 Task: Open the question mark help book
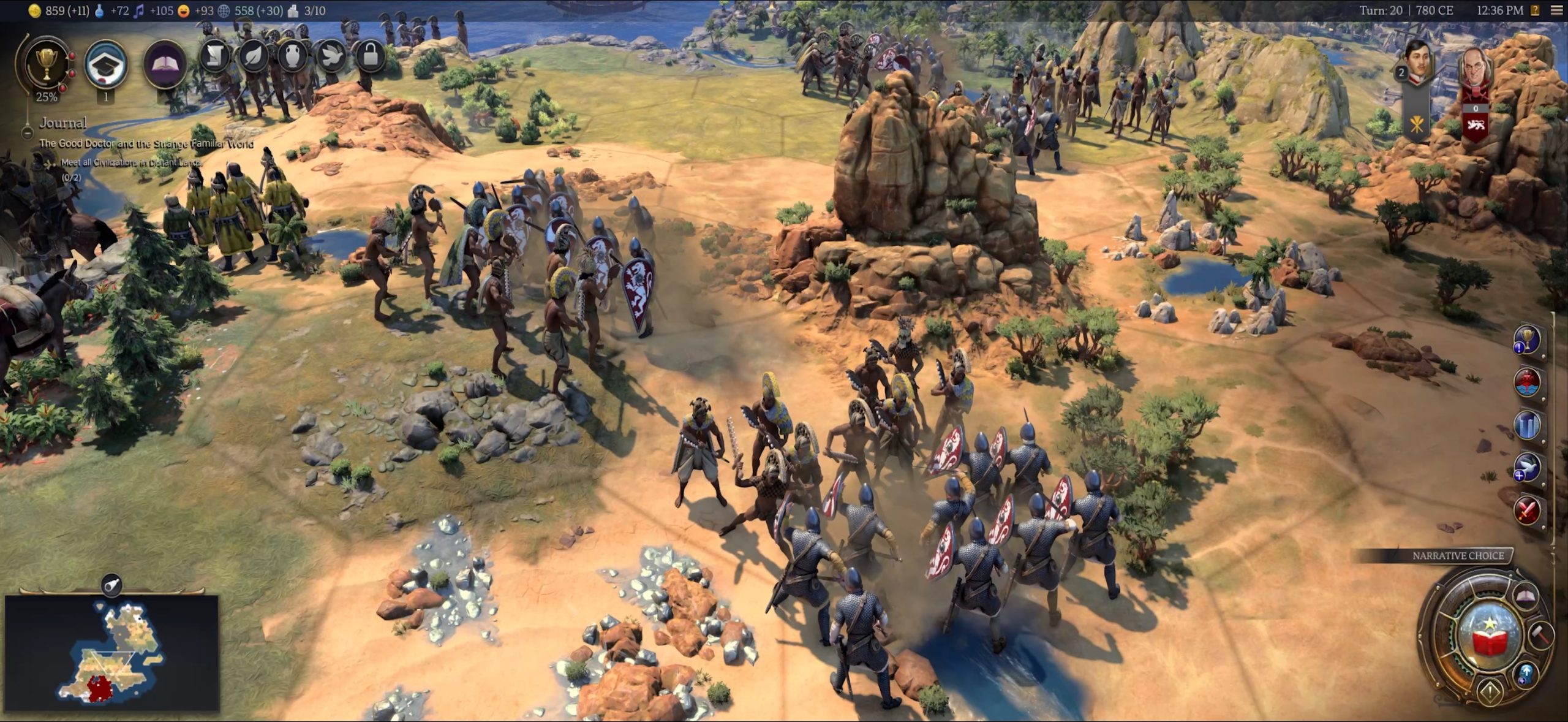[1535, 10]
